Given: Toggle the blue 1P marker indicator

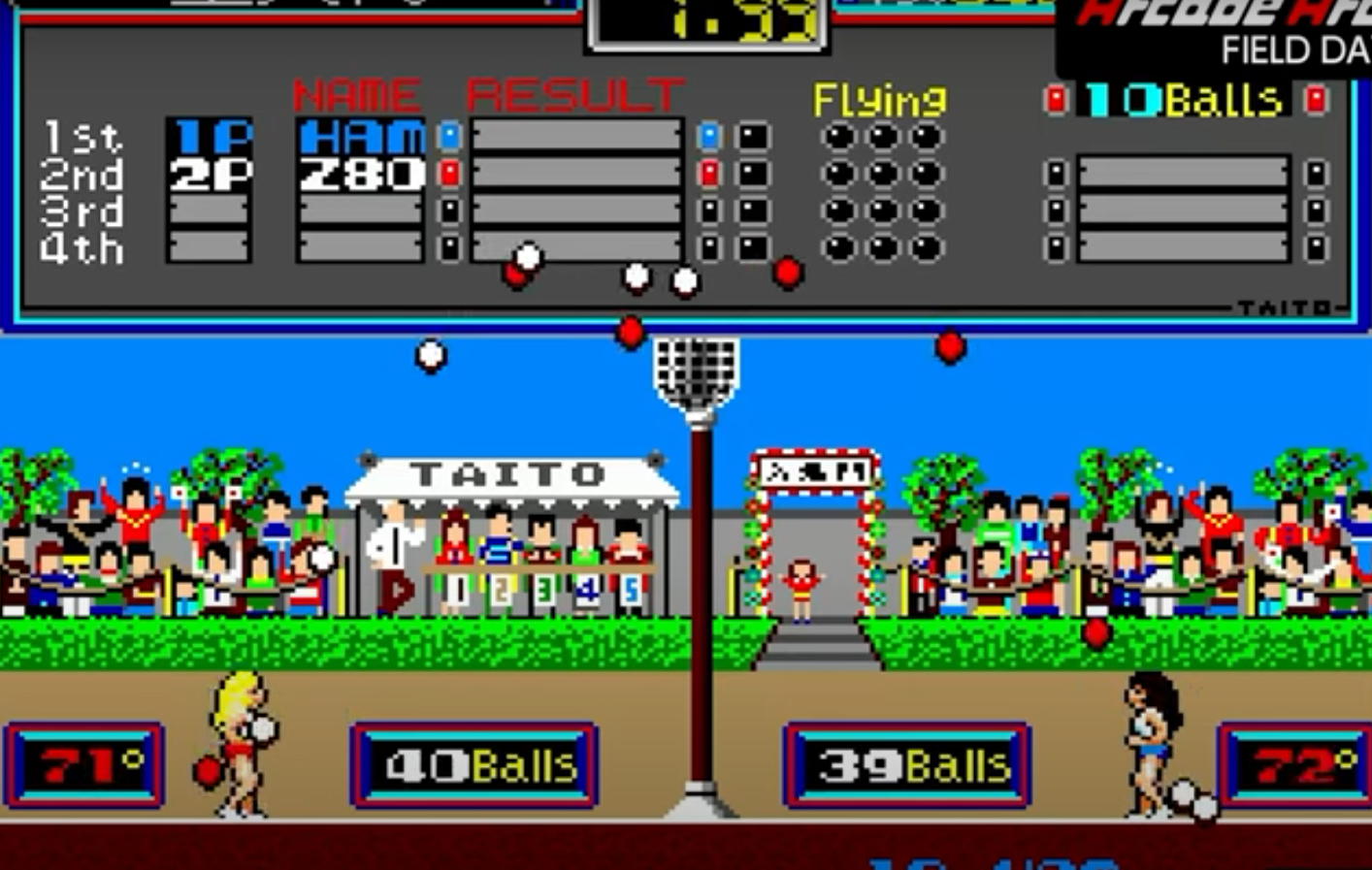Looking at the screenshot, I should (x=448, y=136).
